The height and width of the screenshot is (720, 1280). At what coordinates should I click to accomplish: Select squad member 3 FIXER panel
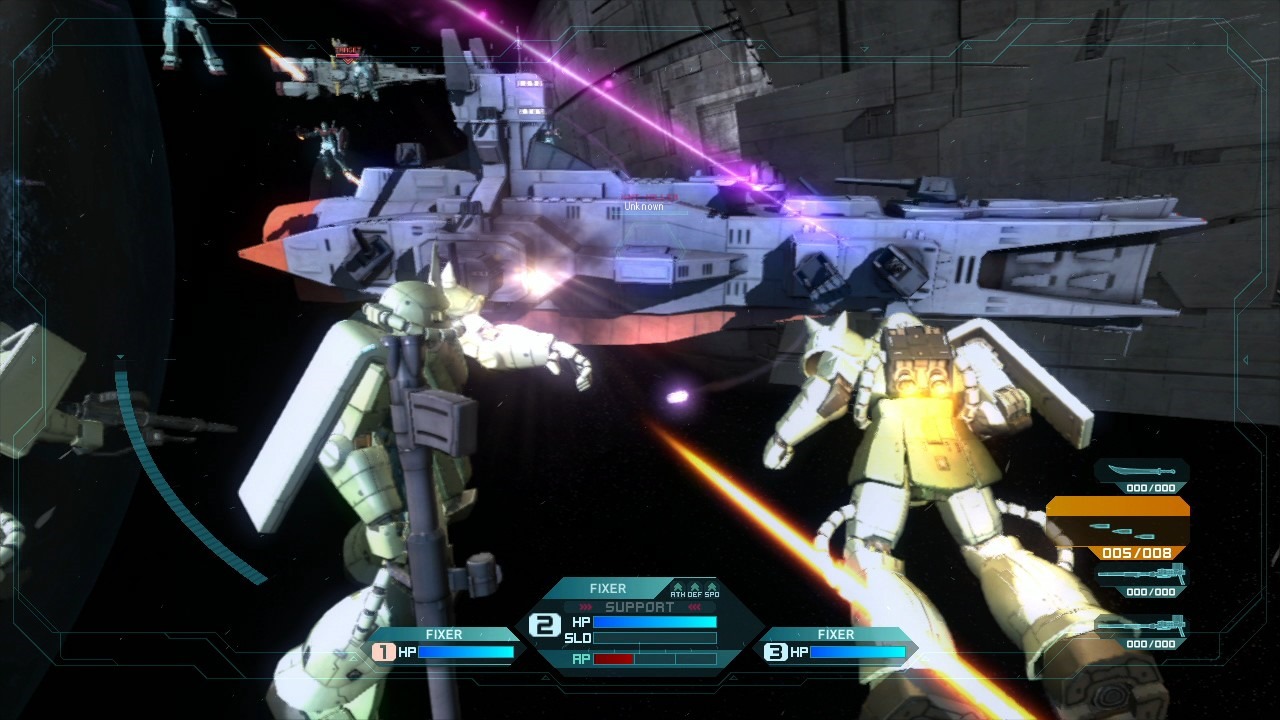point(836,645)
